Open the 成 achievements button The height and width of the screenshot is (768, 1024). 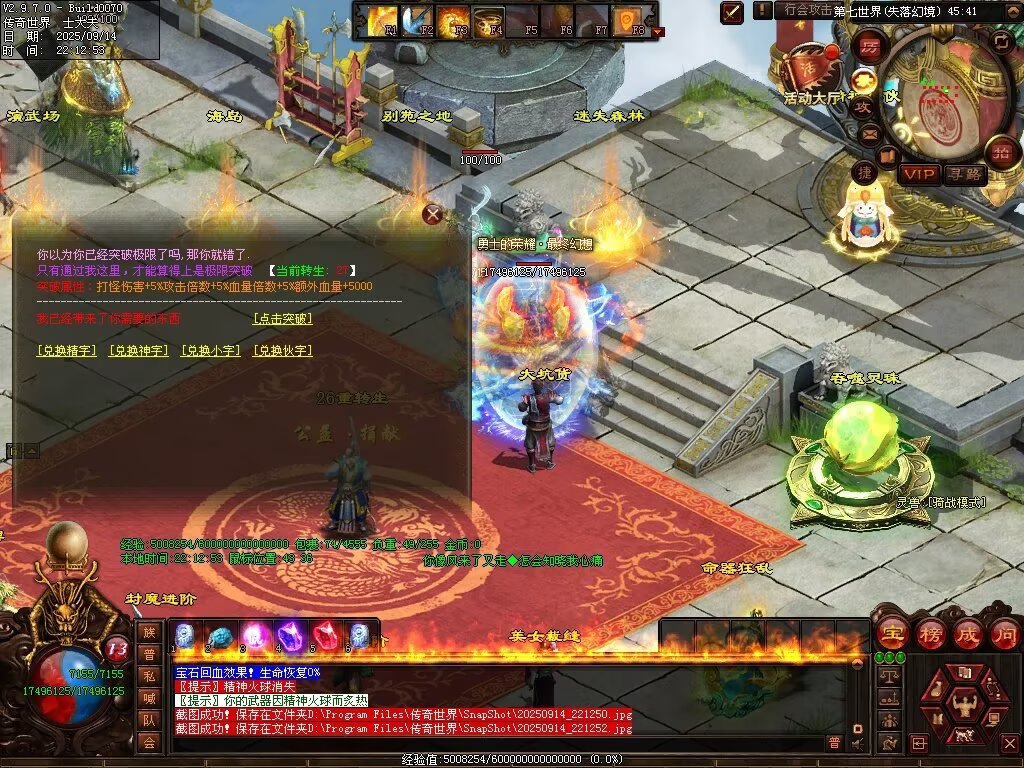pos(968,633)
